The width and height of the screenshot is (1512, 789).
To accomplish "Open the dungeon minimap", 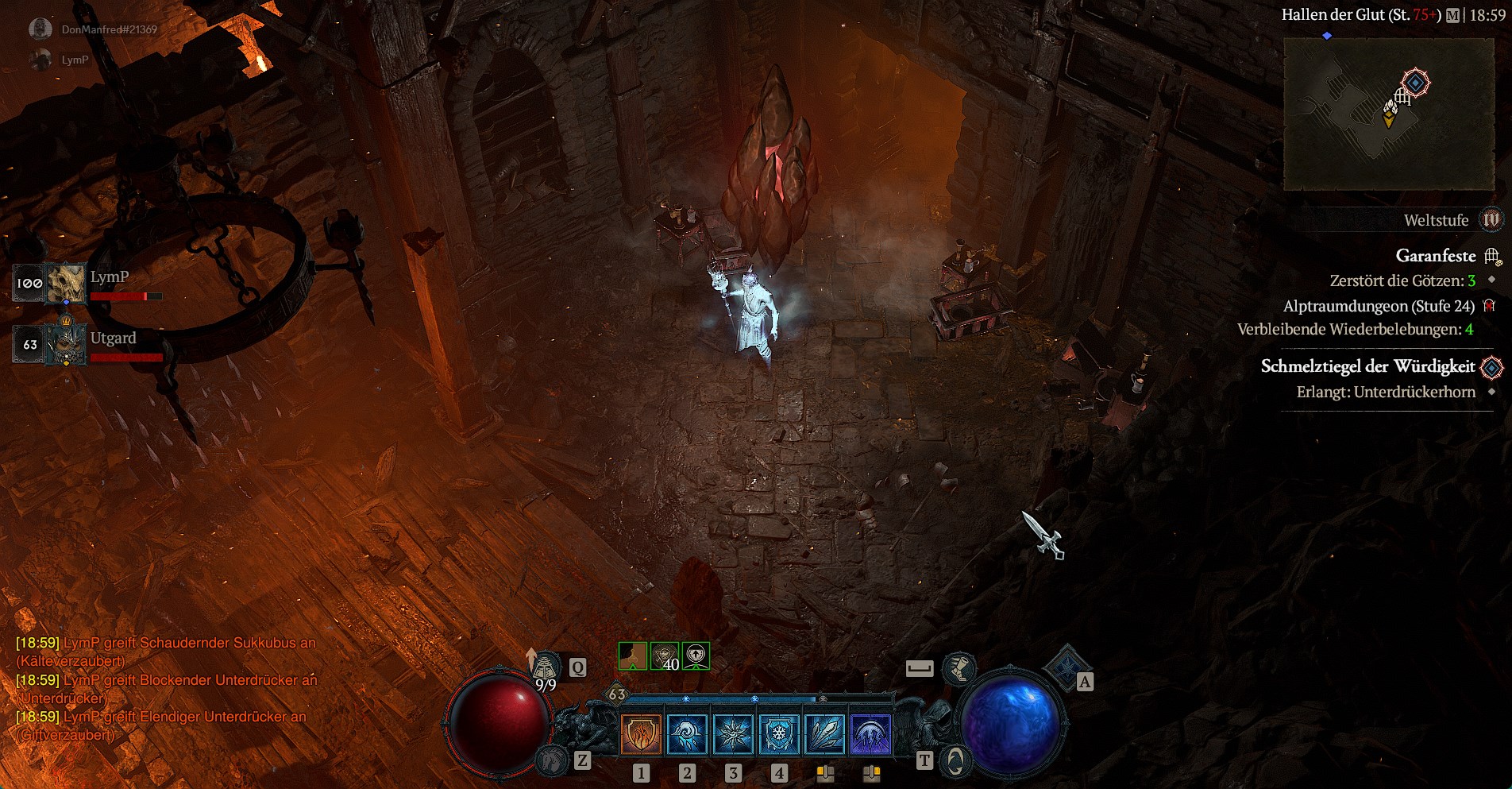I will (1388, 114).
